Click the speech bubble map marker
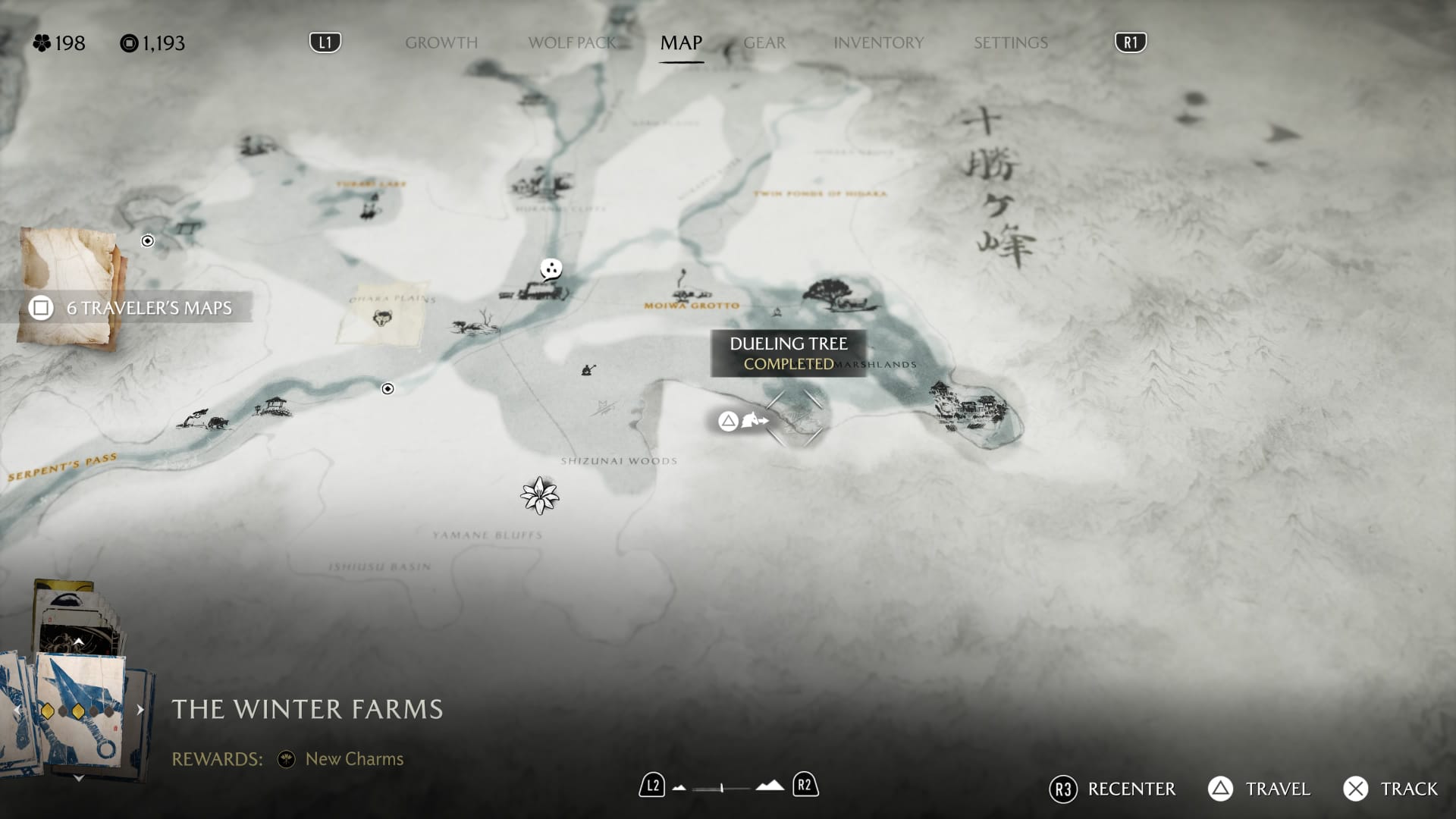Viewport: 1456px width, 819px height. (x=551, y=268)
